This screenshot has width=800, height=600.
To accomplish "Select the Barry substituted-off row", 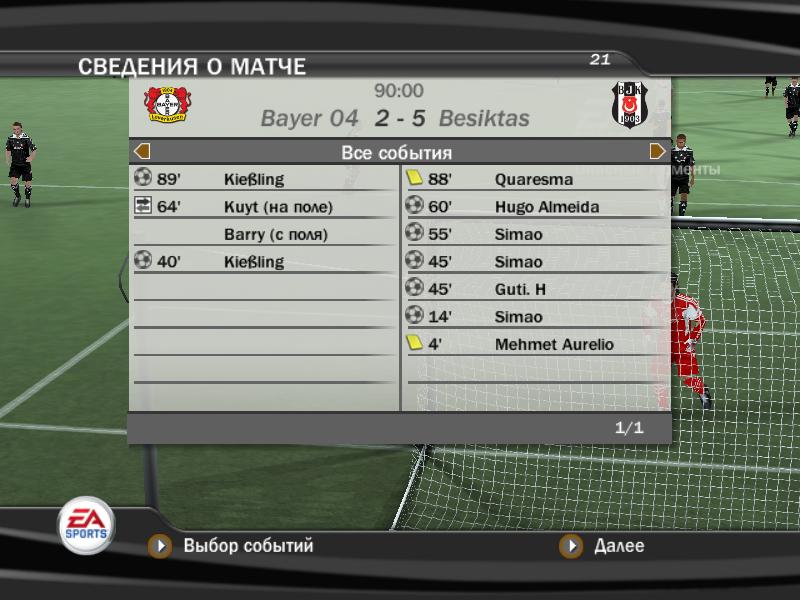I will coord(265,235).
